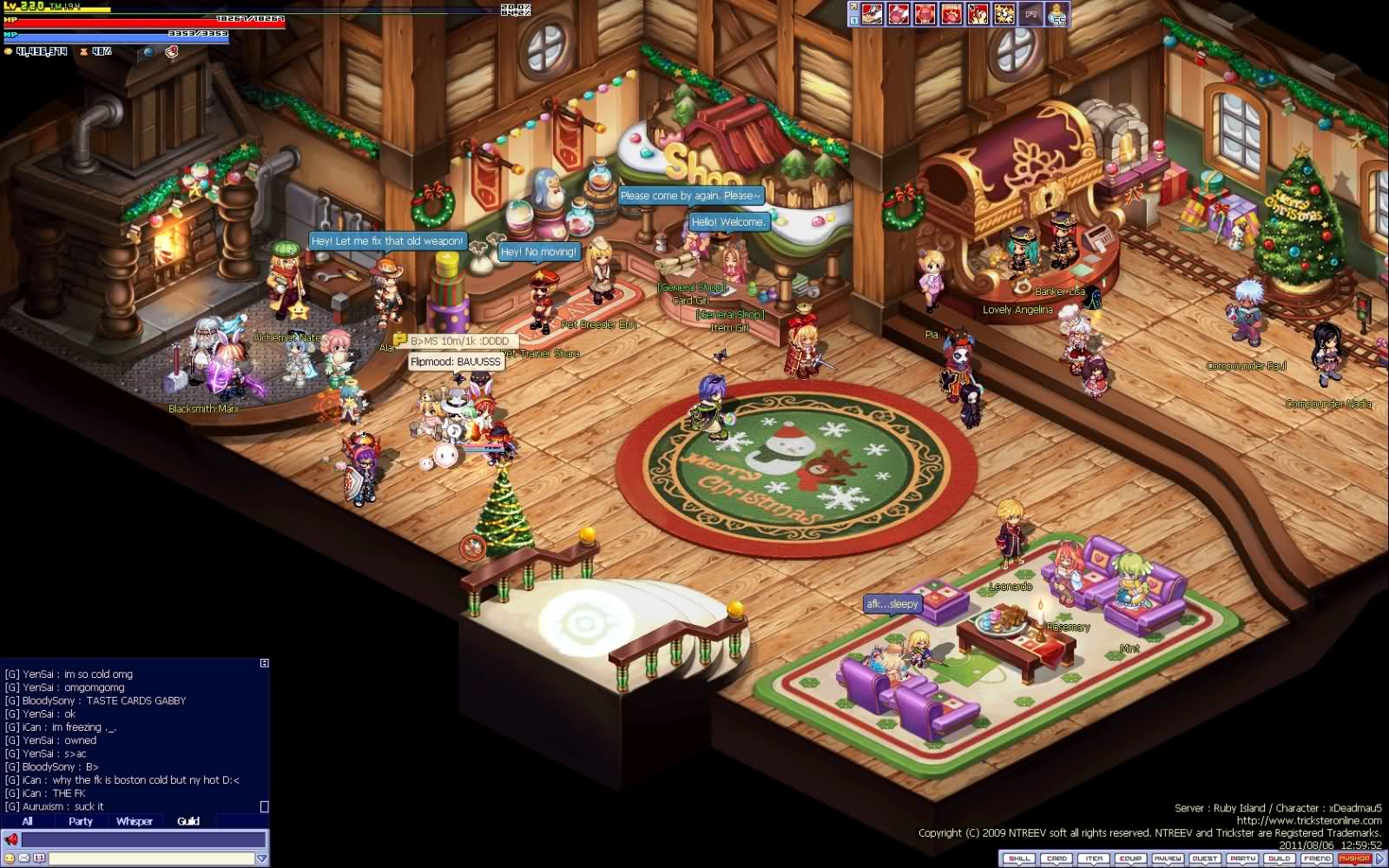The height and width of the screenshot is (868, 1389).
Task: Open the red MyShop button
Action: tap(1353, 858)
